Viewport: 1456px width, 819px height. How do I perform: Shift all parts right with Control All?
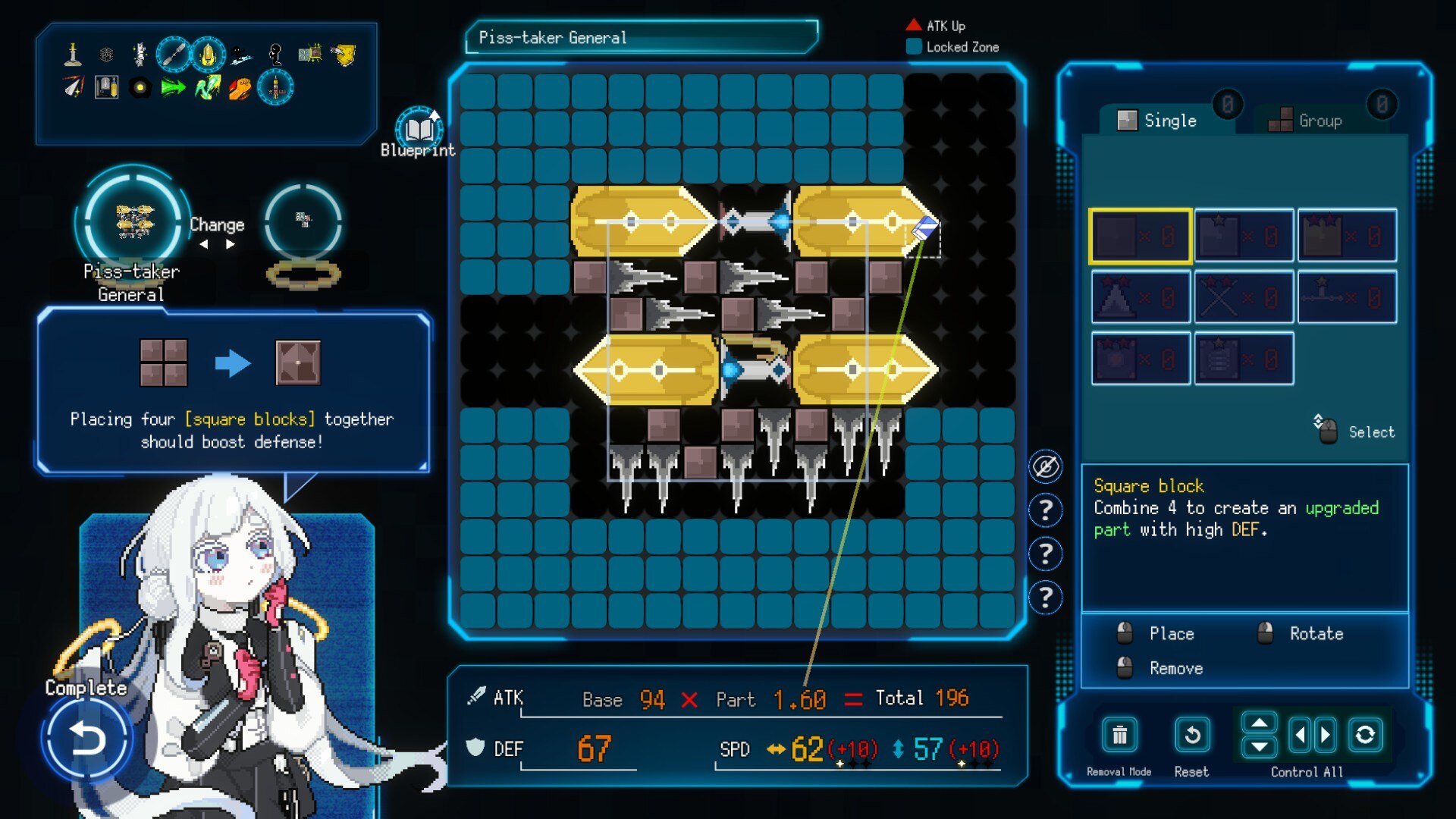point(1325,735)
